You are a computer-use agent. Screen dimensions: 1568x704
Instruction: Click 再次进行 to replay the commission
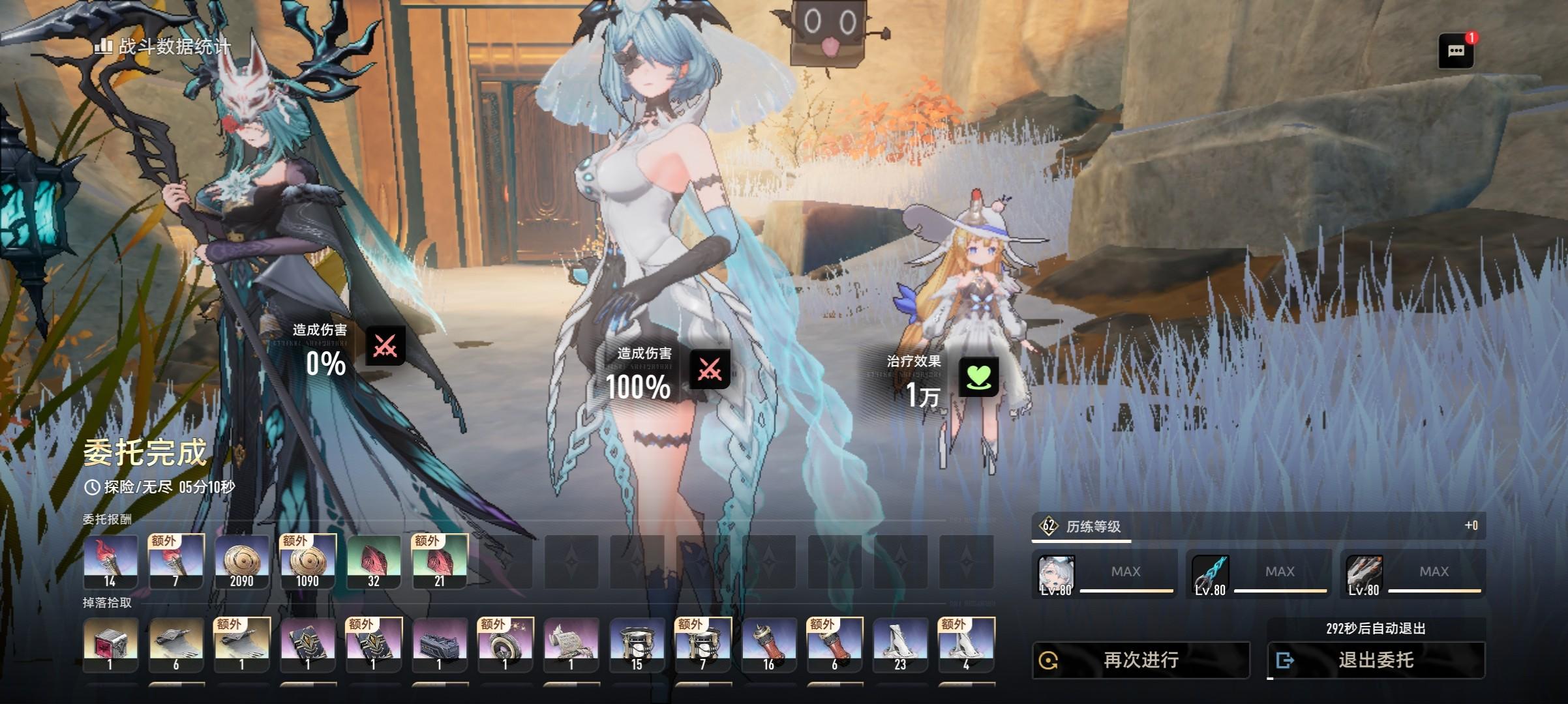point(1140,660)
